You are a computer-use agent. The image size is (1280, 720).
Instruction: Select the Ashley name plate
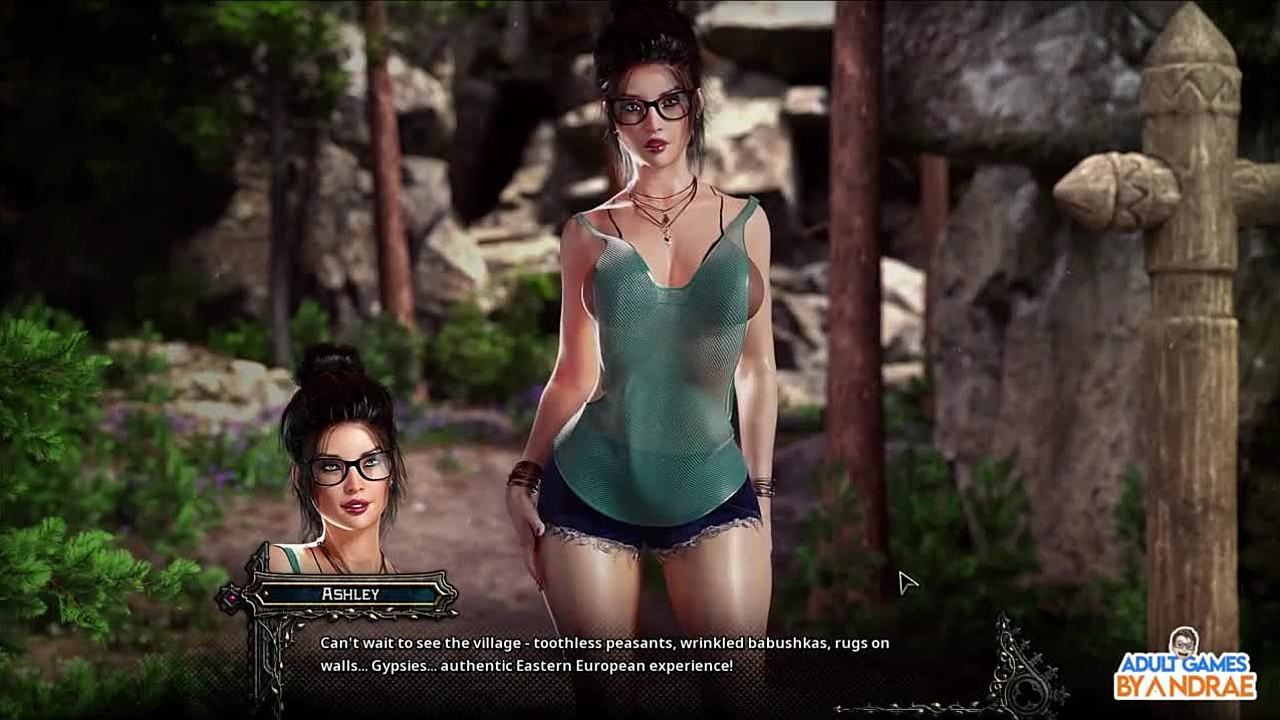(350, 594)
